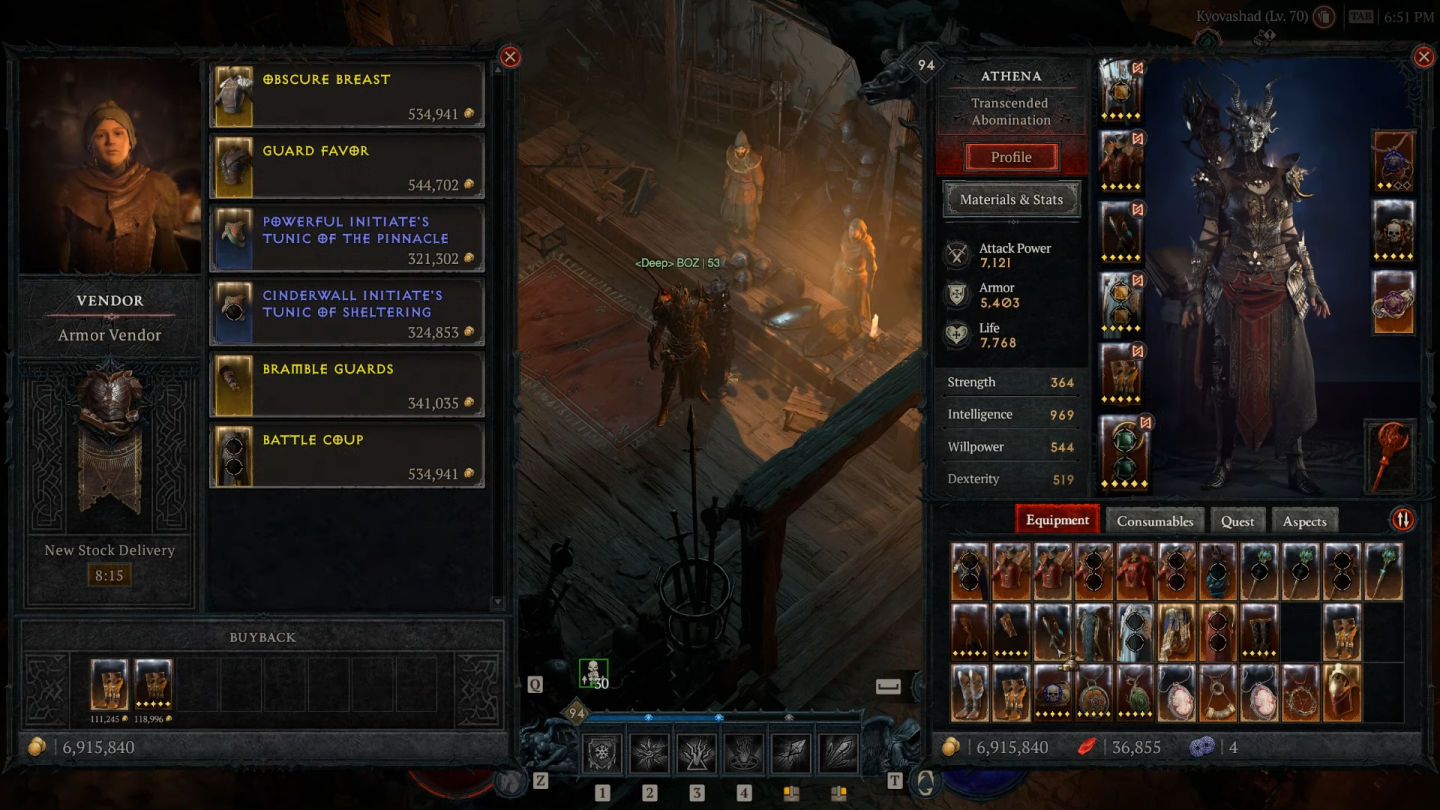This screenshot has height=810, width=1440.
Task: Buy back the 118,996 gold item
Action: (x=153, y=683)
